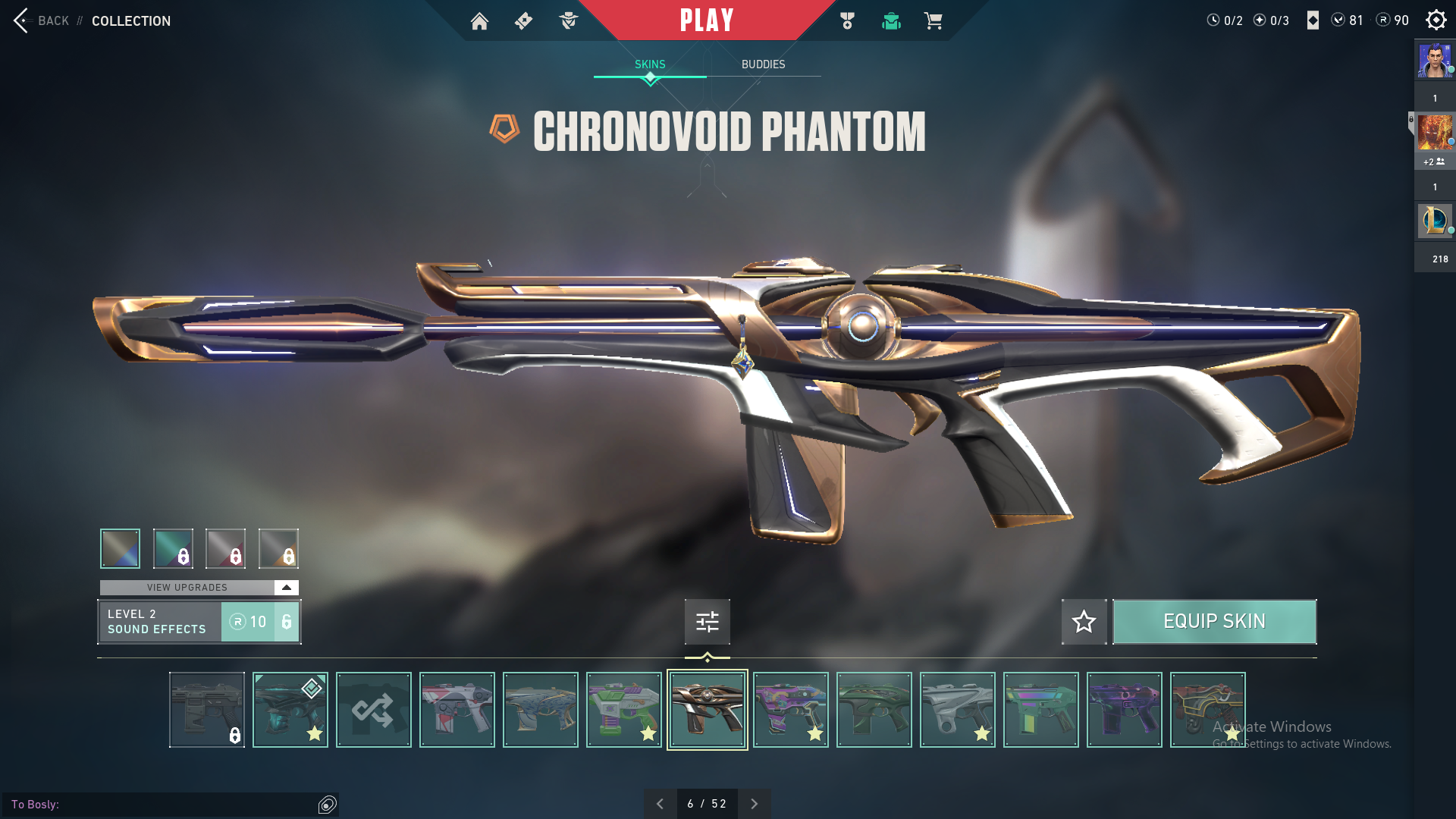This screenshot has width=1456, height=819.
Task: Select the Skins tab
Action: (650, 64)
